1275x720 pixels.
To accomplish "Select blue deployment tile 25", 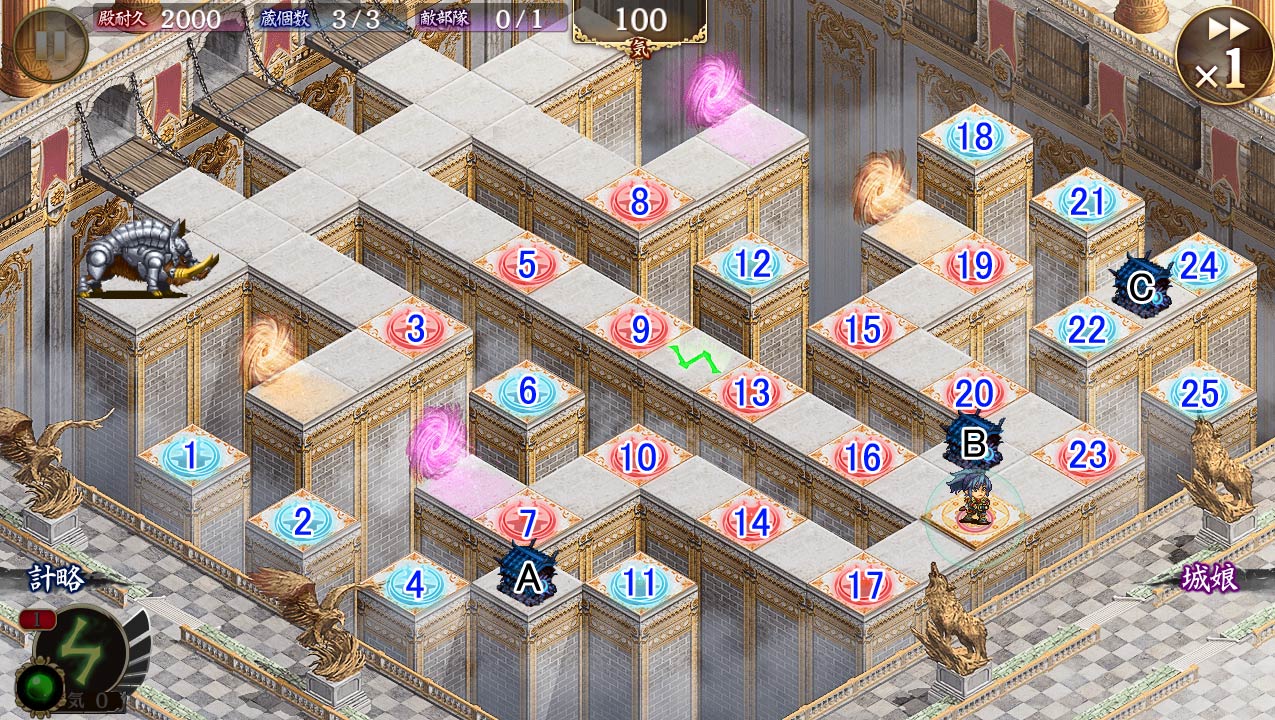I will click(1199, 394).
